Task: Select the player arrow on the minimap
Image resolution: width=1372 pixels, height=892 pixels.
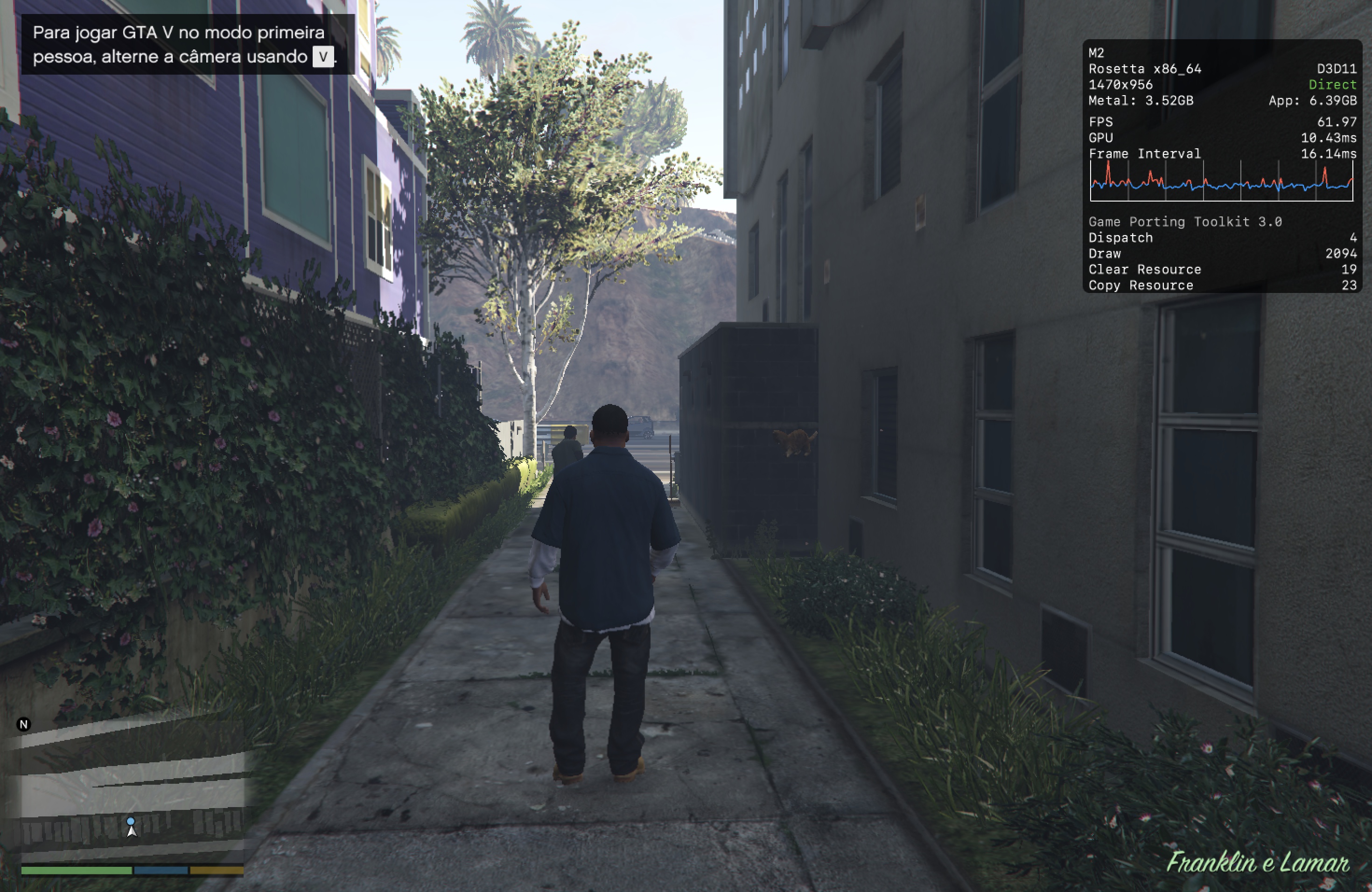Action: (x=132, y=830)
